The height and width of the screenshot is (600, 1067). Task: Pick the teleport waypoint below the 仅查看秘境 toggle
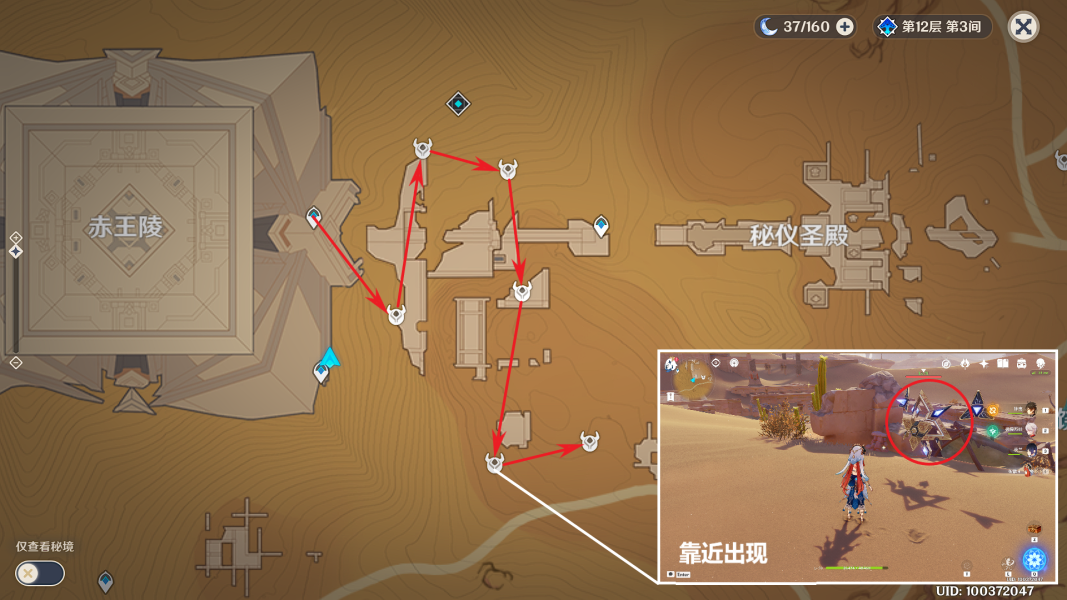pos(105,581)
